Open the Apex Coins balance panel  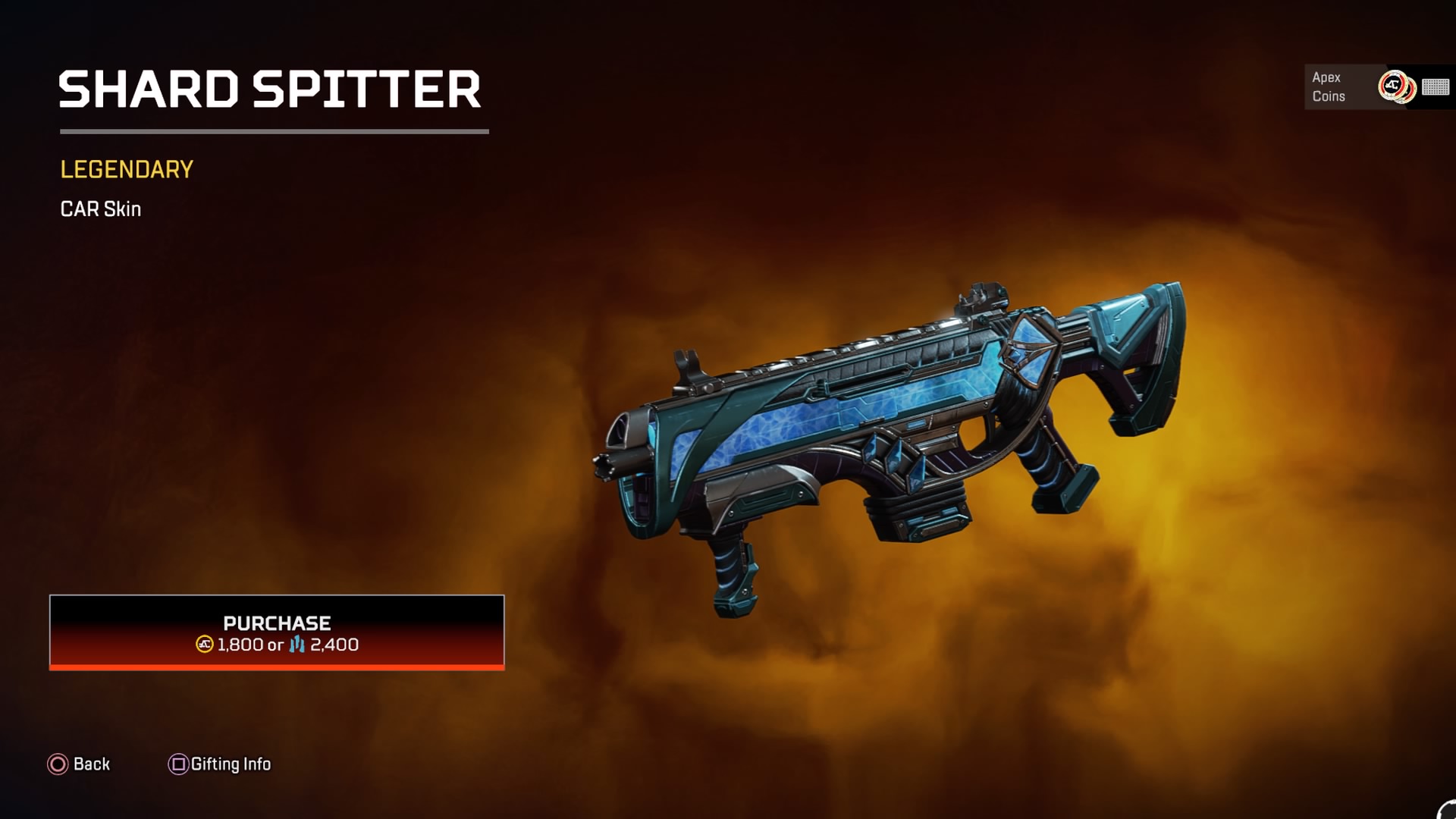pyautogui.click(x=1357, y=87)
